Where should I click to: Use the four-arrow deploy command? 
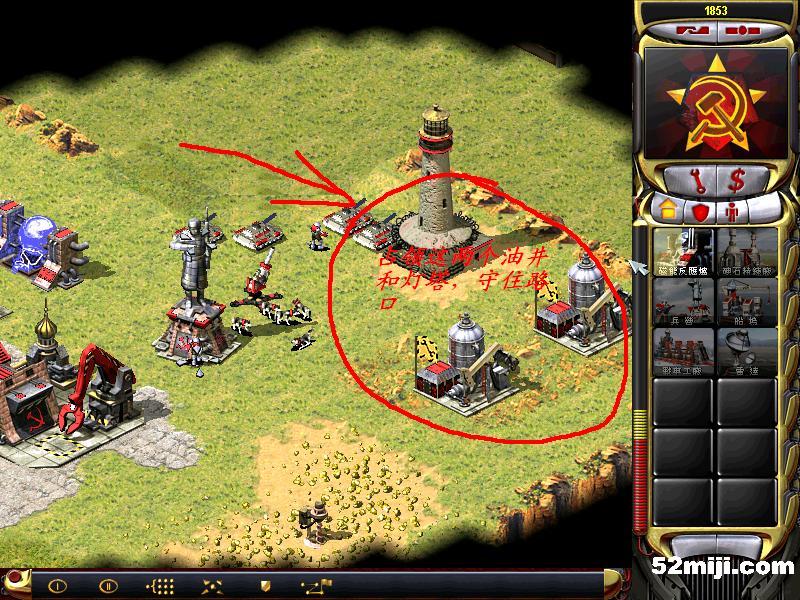coord(212,586)
